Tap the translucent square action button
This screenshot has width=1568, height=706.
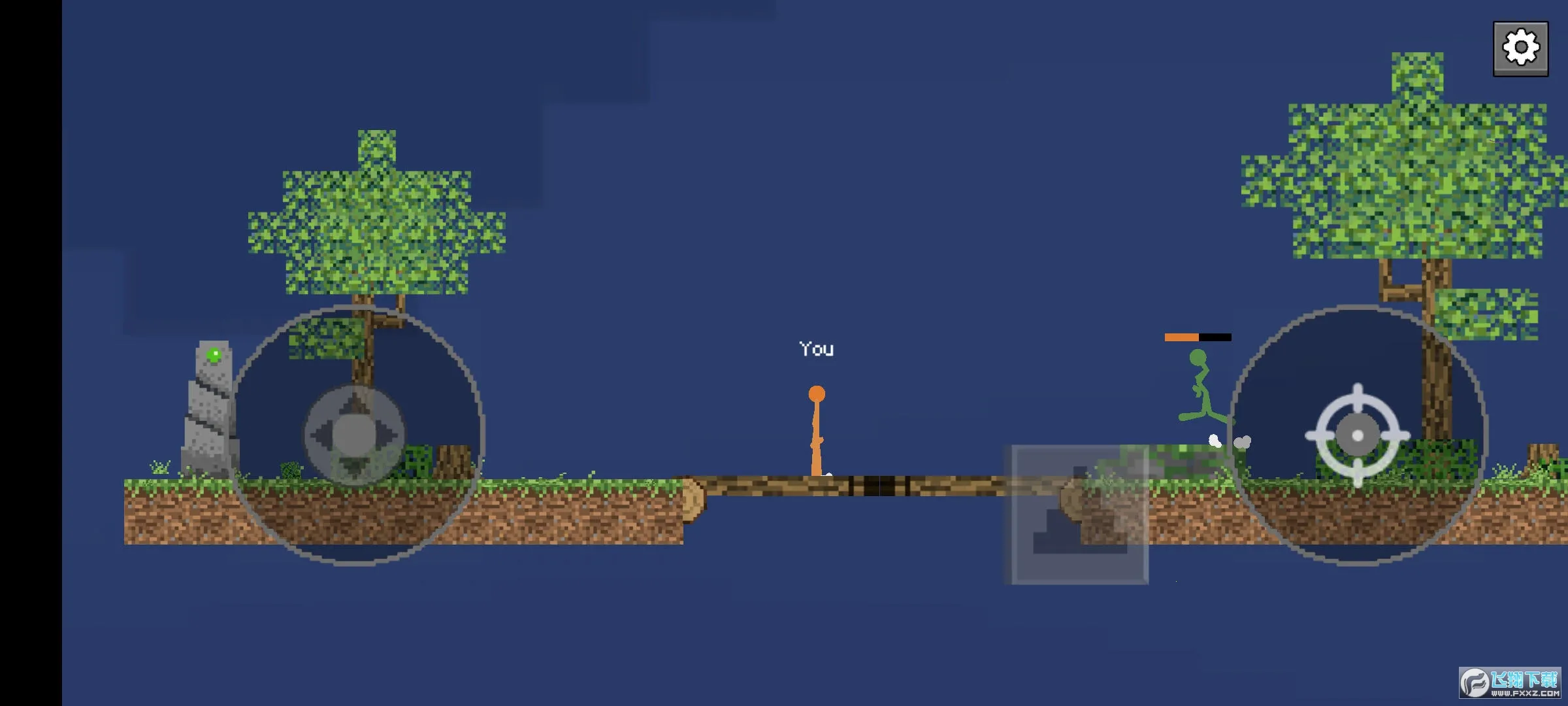pos(1079,514)
